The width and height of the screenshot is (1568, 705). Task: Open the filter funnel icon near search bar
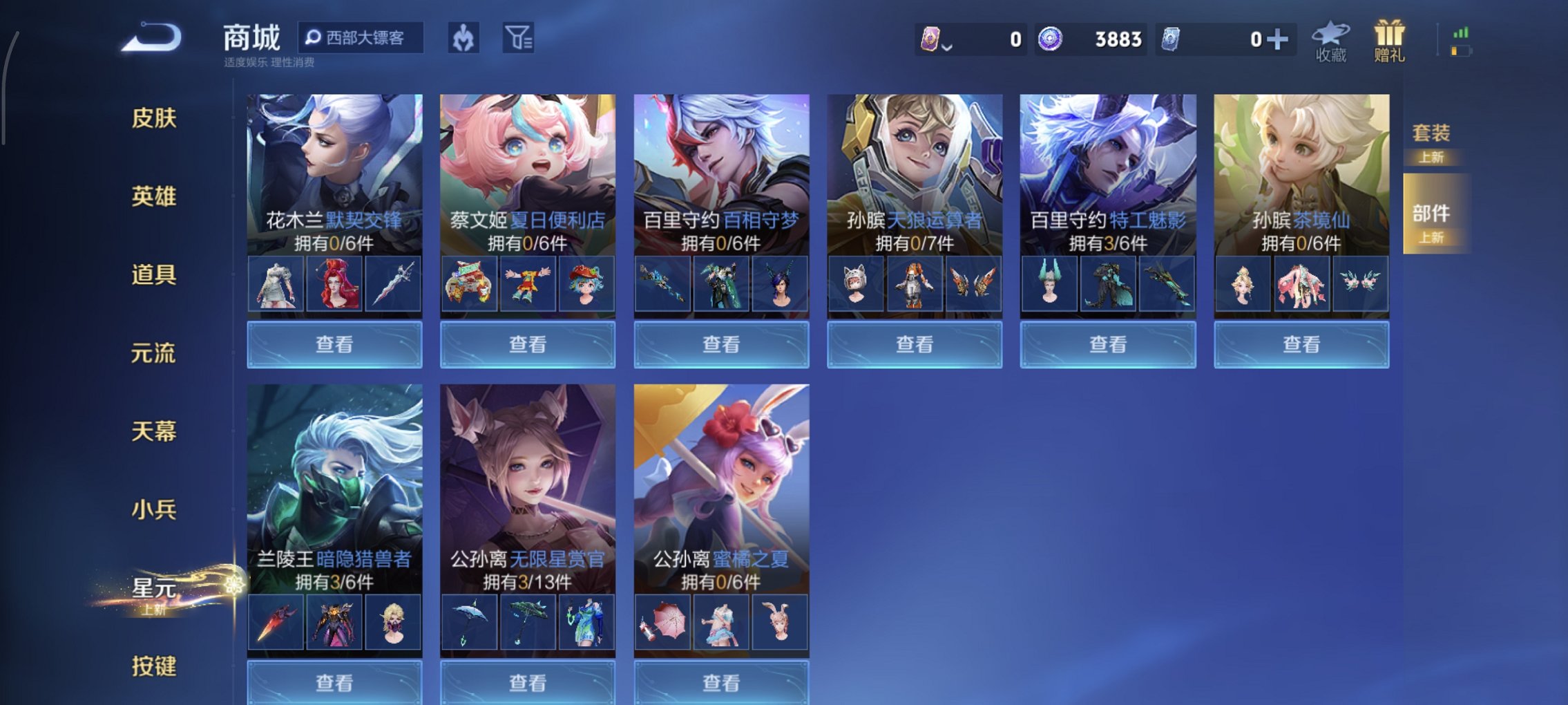[522, 39]
